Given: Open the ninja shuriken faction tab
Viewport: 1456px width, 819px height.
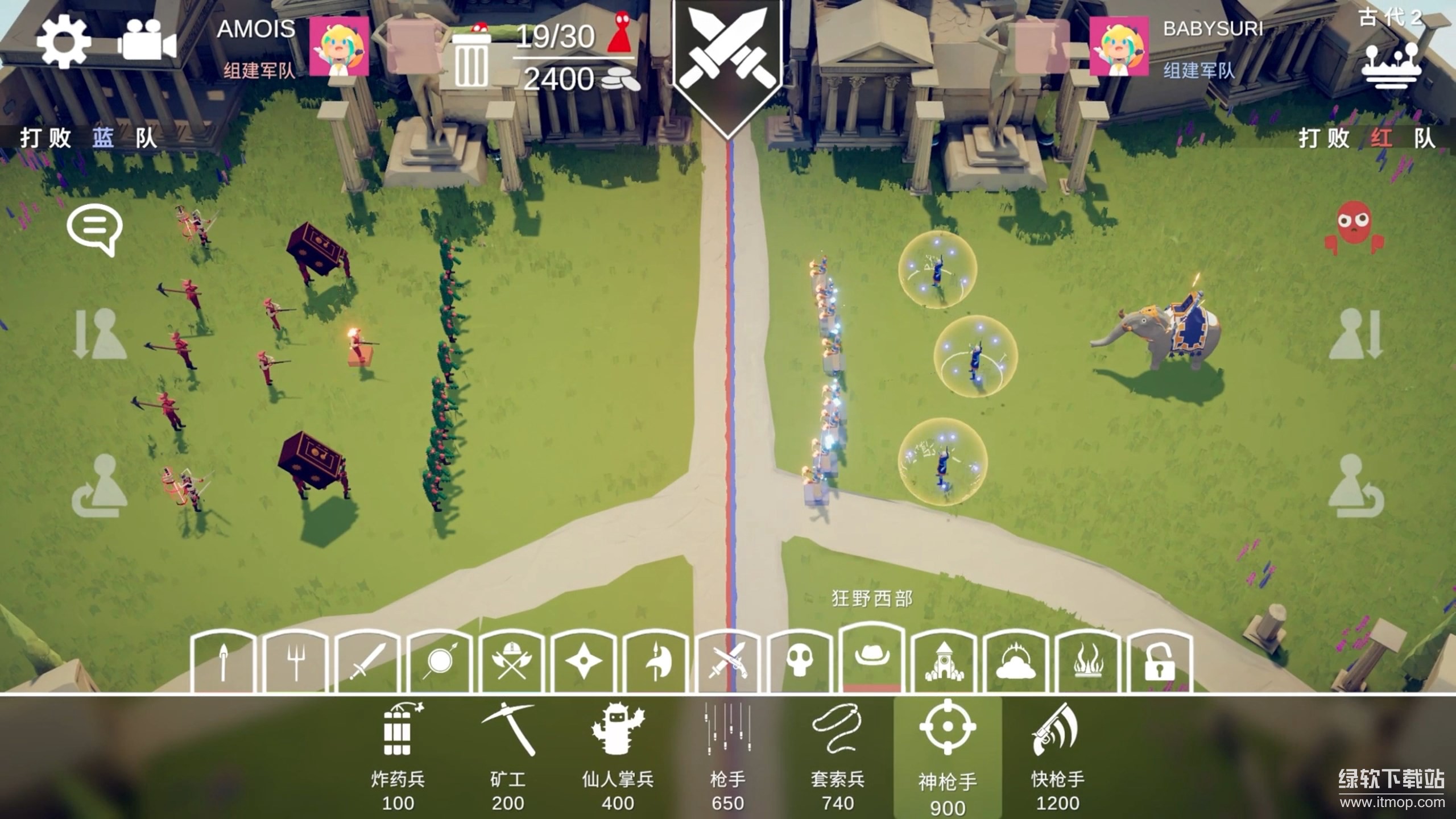Looking at the screenshot, I should (x=583, y=661).
